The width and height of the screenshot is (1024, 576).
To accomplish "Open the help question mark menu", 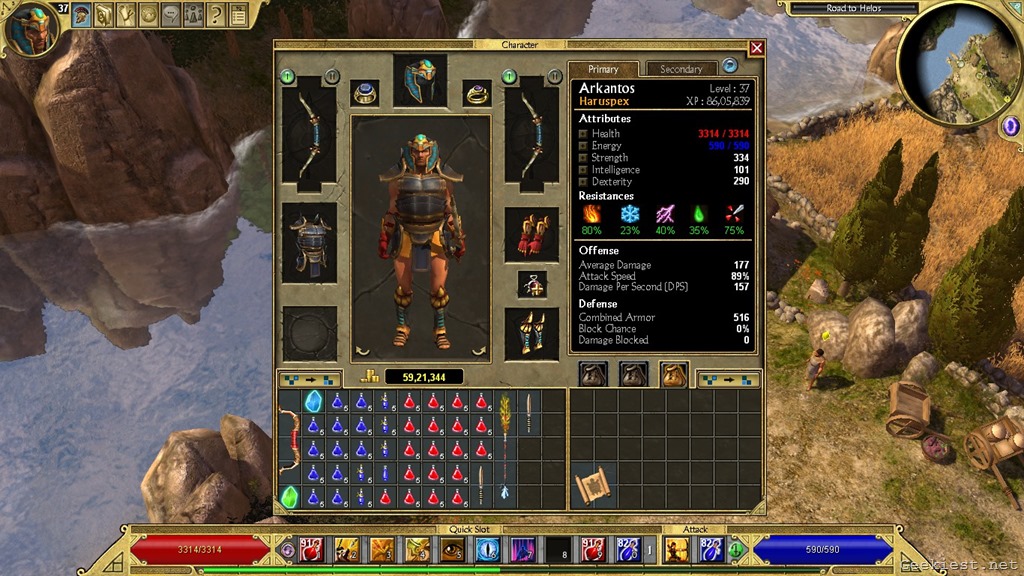I will point(215,15).
